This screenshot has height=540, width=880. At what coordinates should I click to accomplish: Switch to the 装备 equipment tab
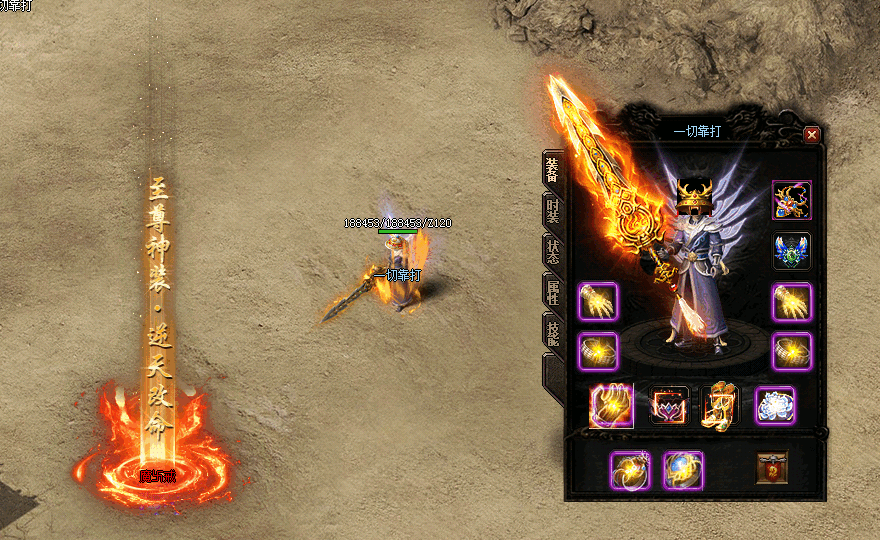[552, 170]
